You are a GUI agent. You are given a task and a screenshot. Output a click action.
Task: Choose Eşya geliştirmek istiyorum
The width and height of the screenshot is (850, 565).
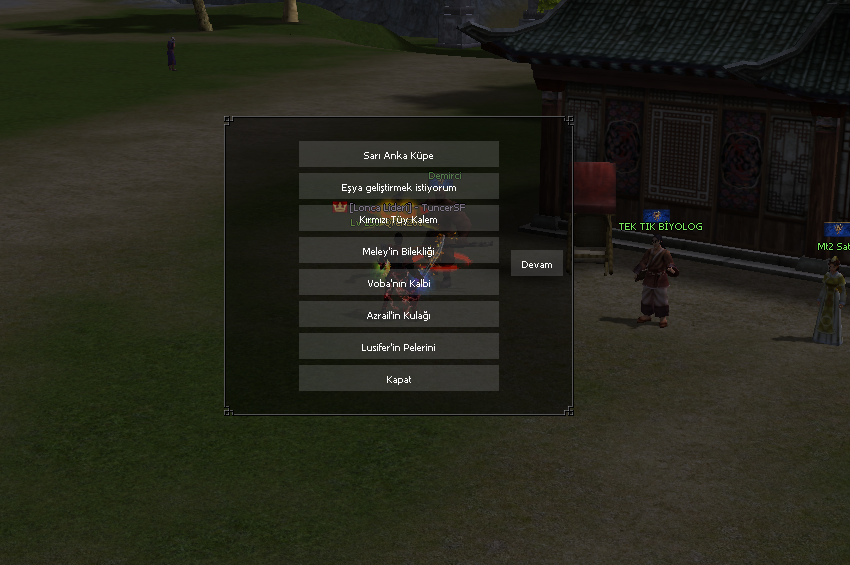(398, 187)
